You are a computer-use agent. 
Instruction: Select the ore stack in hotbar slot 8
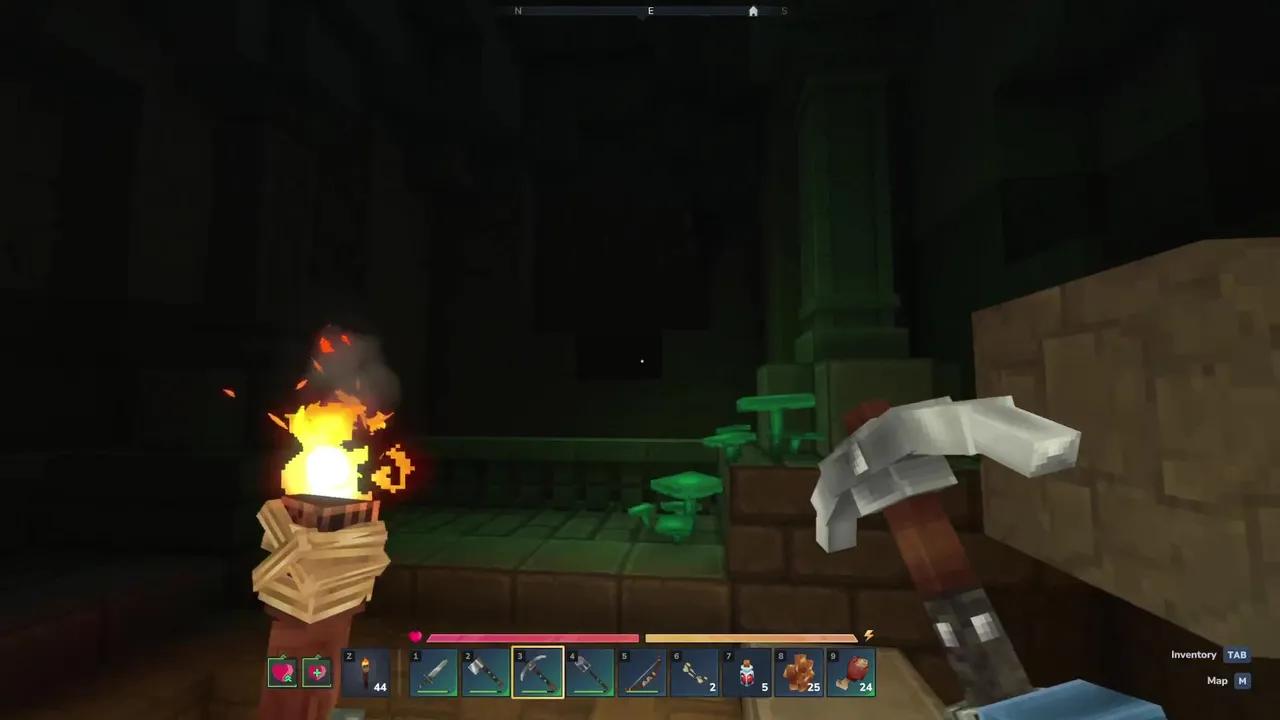pos(800,671)
